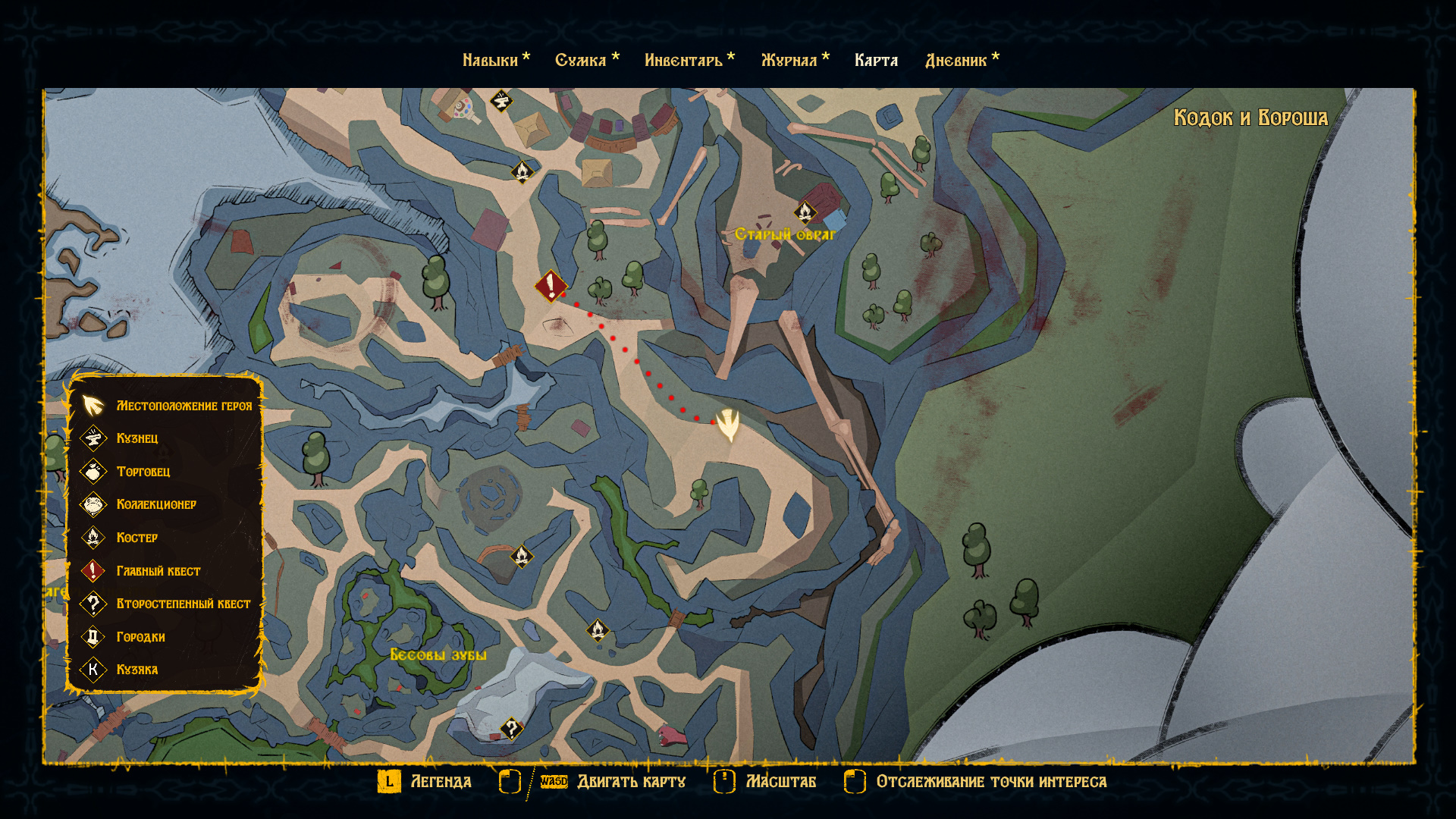The width and height of the screenshot is (1456, 819).
Task: Click the campfire marker beside Старый овраг
Action: pyautogui.click(x=805, y=211)
